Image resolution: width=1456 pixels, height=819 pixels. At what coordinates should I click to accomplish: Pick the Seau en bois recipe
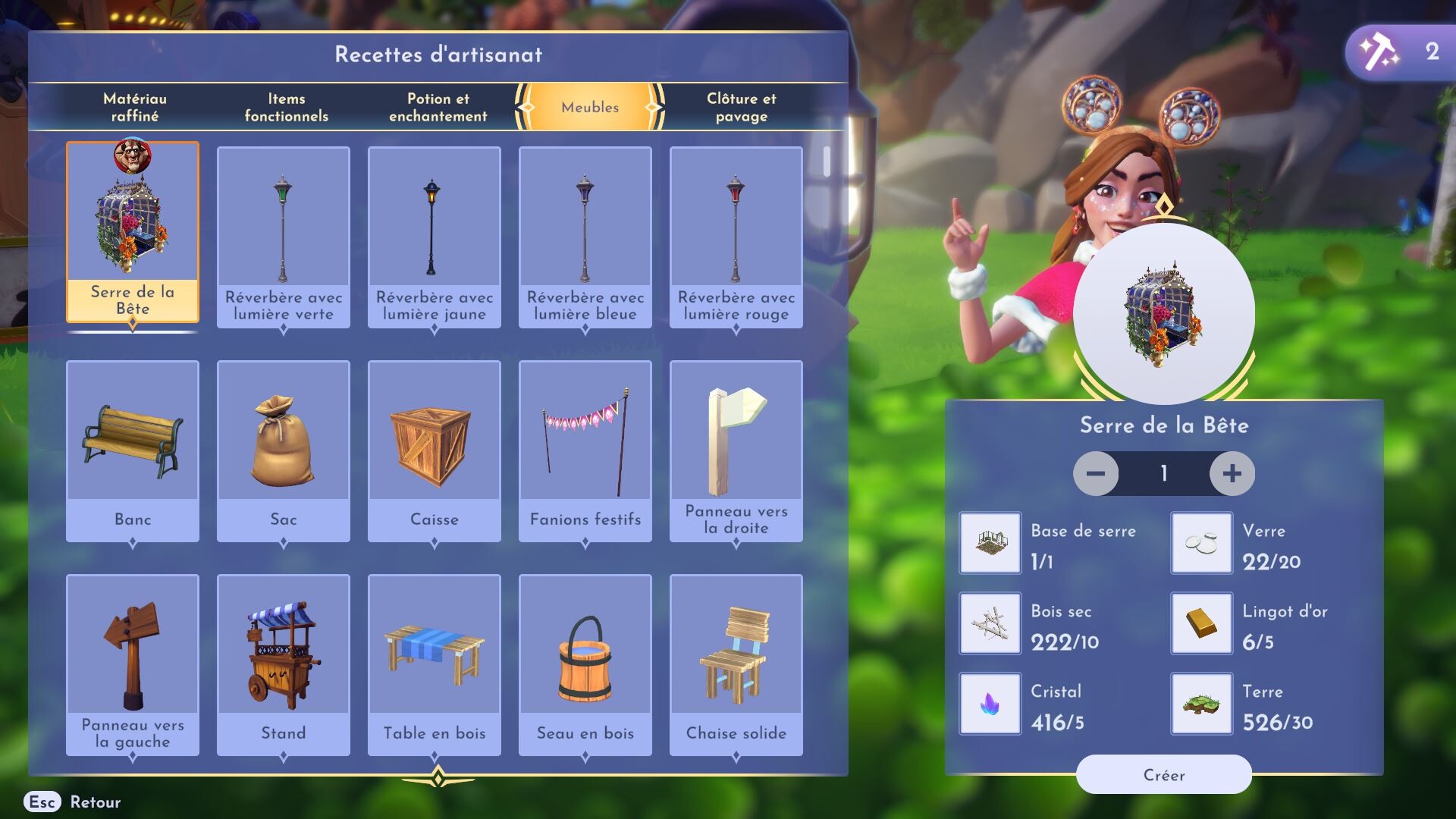(585, 664)
